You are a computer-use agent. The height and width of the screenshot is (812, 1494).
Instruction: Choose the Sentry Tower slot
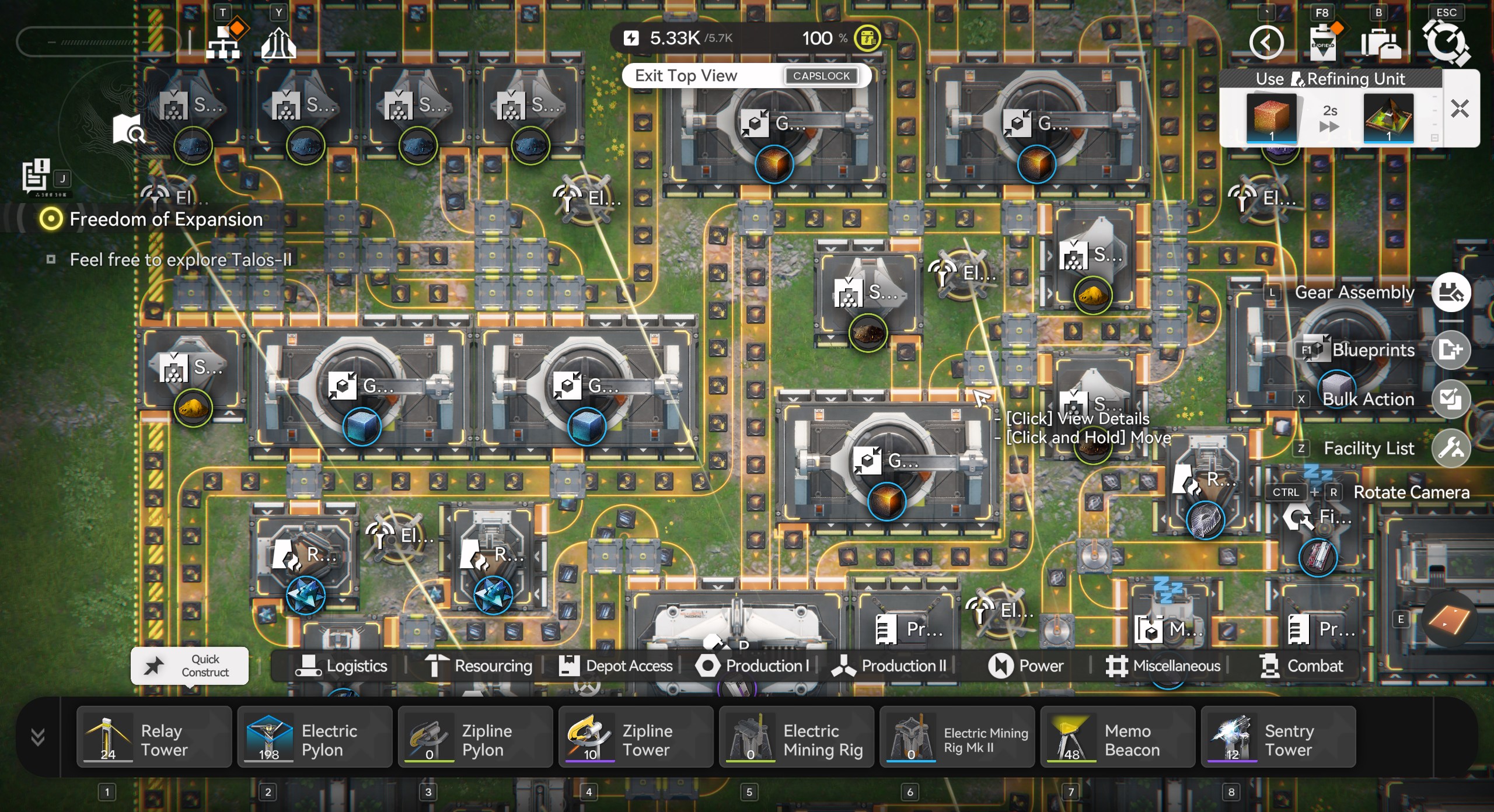(x=1277, y=736)
